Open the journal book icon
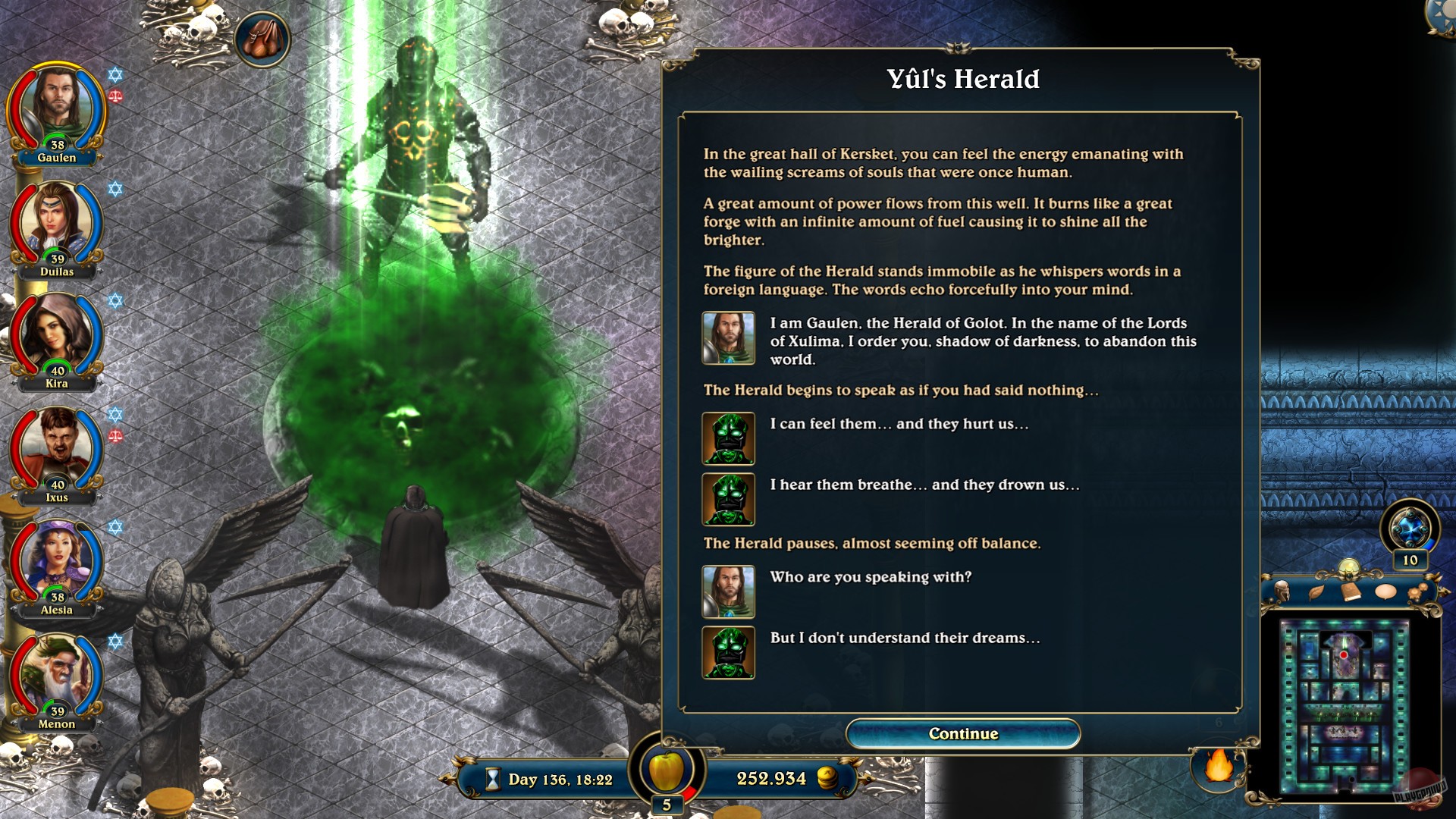This screenshot has height=819, width=1456. coord(1351,590)
